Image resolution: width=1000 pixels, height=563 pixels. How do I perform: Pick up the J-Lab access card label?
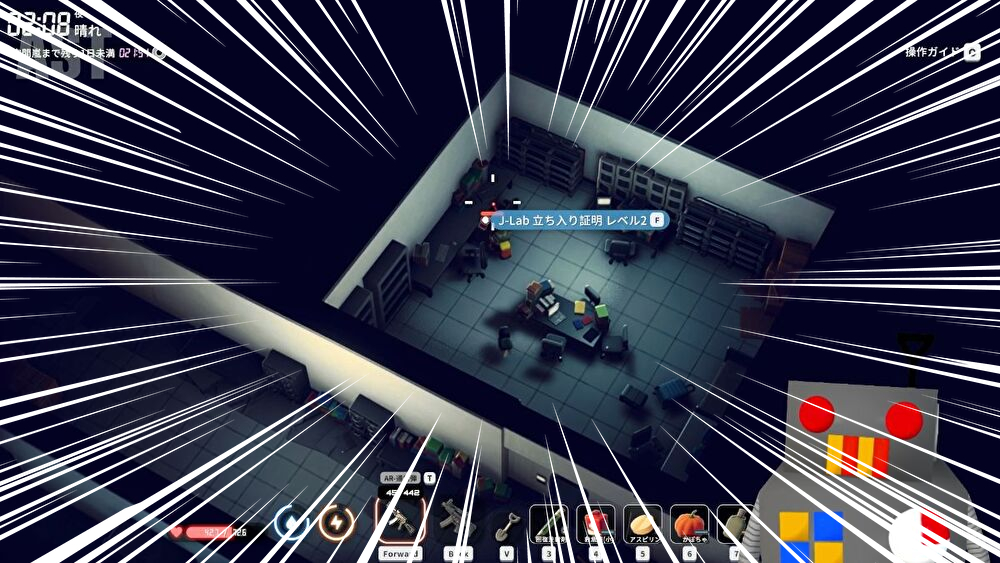tap(572, 220)
